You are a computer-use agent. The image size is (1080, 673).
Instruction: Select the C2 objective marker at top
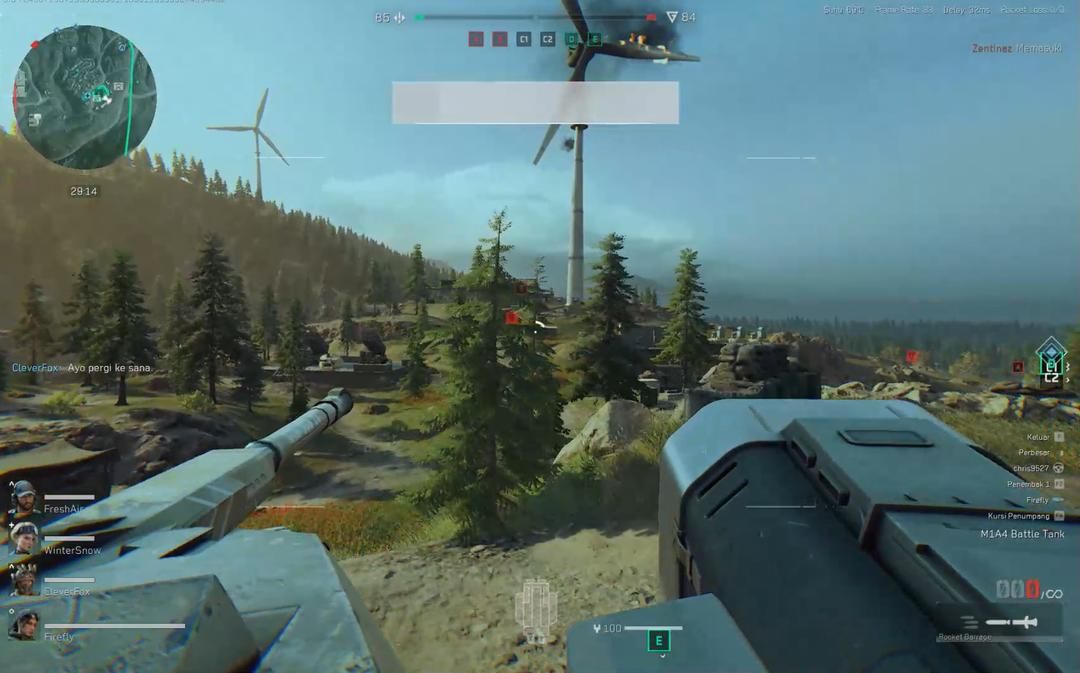[547, 39]
